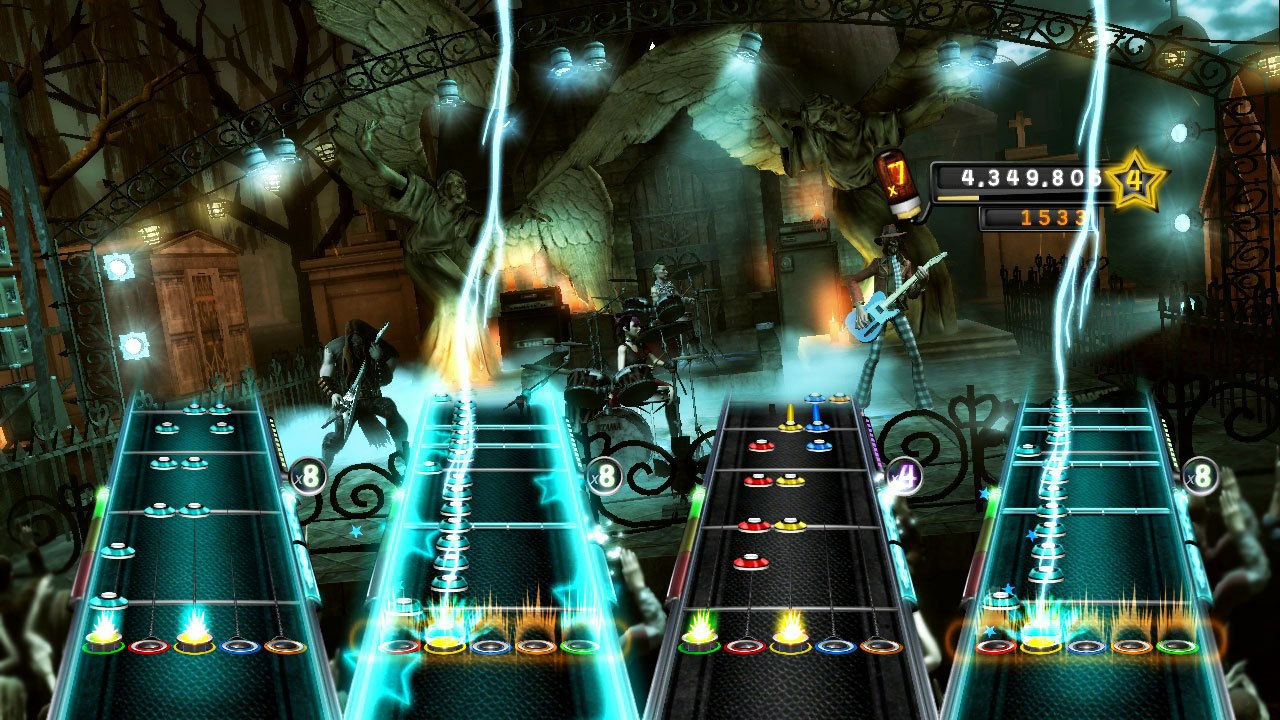1280x720 pixels.
Task: Click the red fret target on second highway
Action: [402, 648]
